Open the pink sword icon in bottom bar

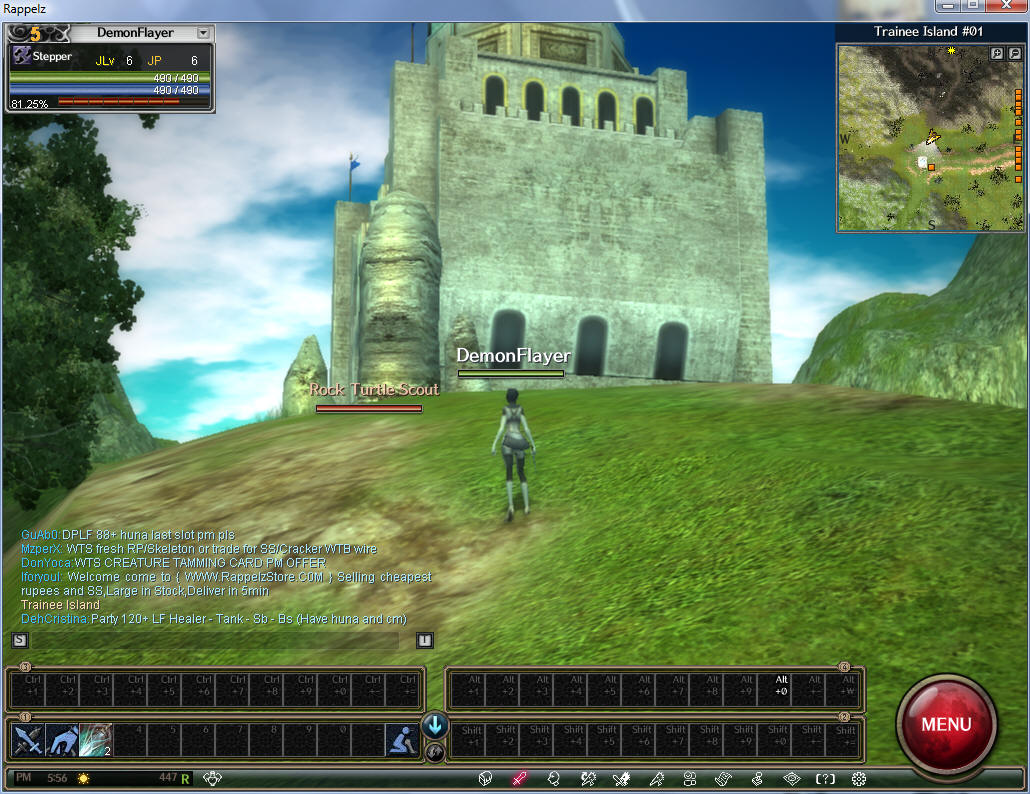[519, 778]
